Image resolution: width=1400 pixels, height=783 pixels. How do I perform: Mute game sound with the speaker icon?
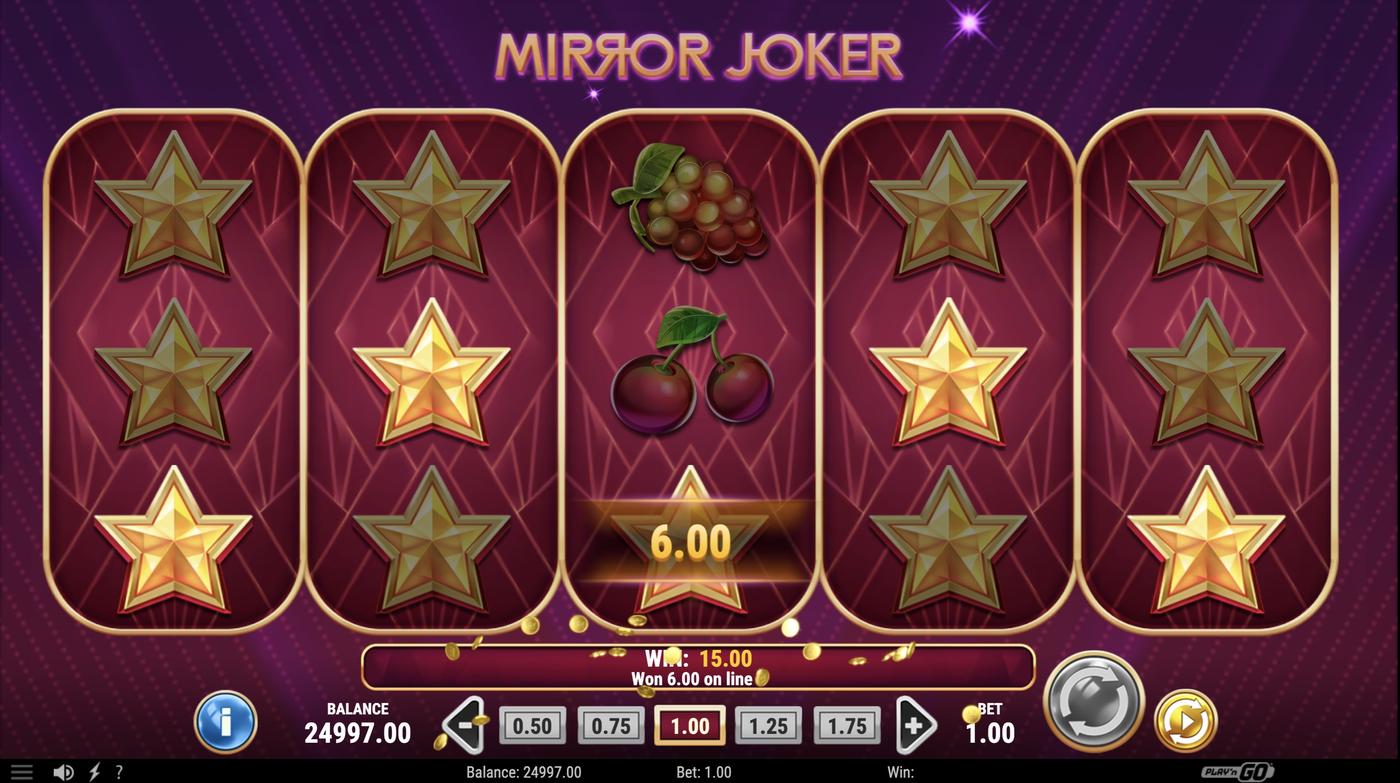pos(62,770)
